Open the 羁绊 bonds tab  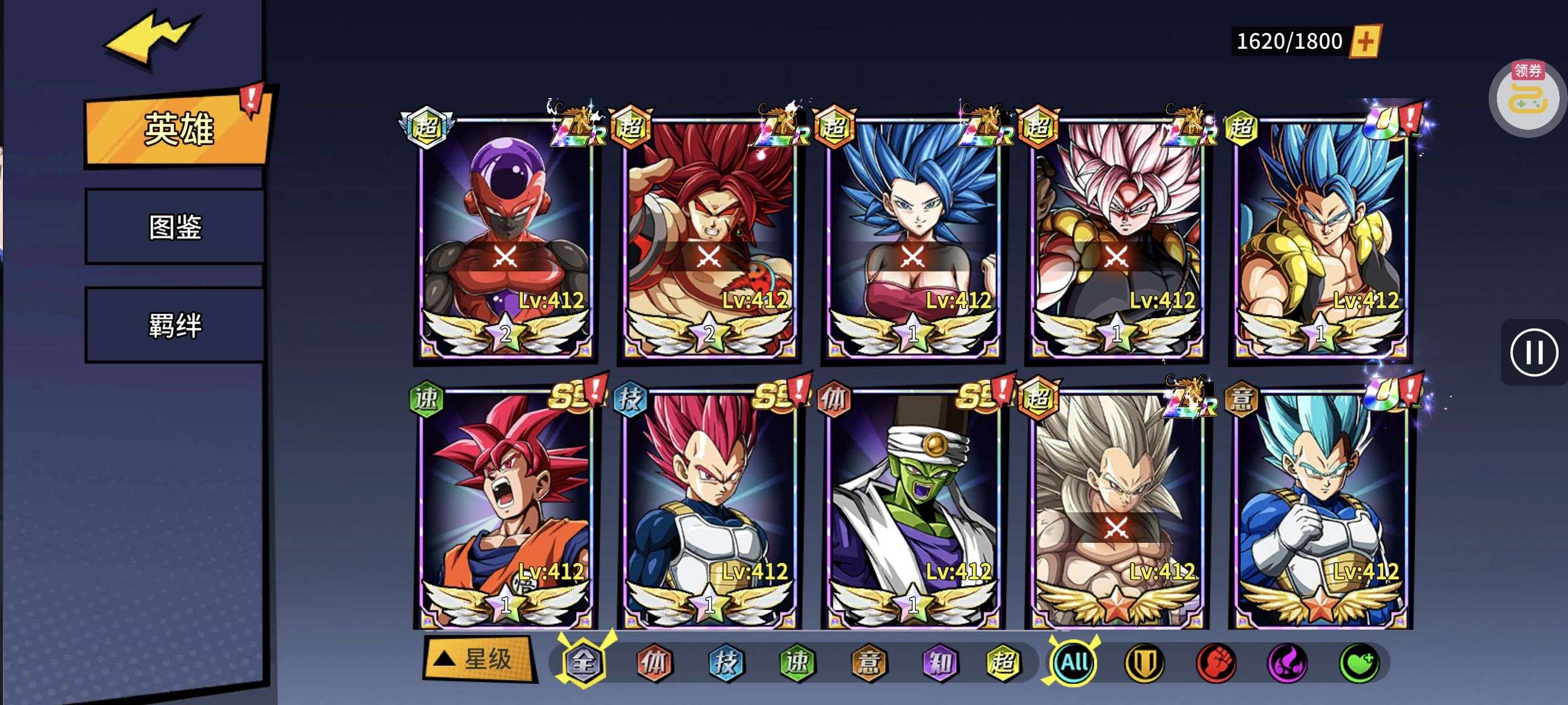pos(176,325)
